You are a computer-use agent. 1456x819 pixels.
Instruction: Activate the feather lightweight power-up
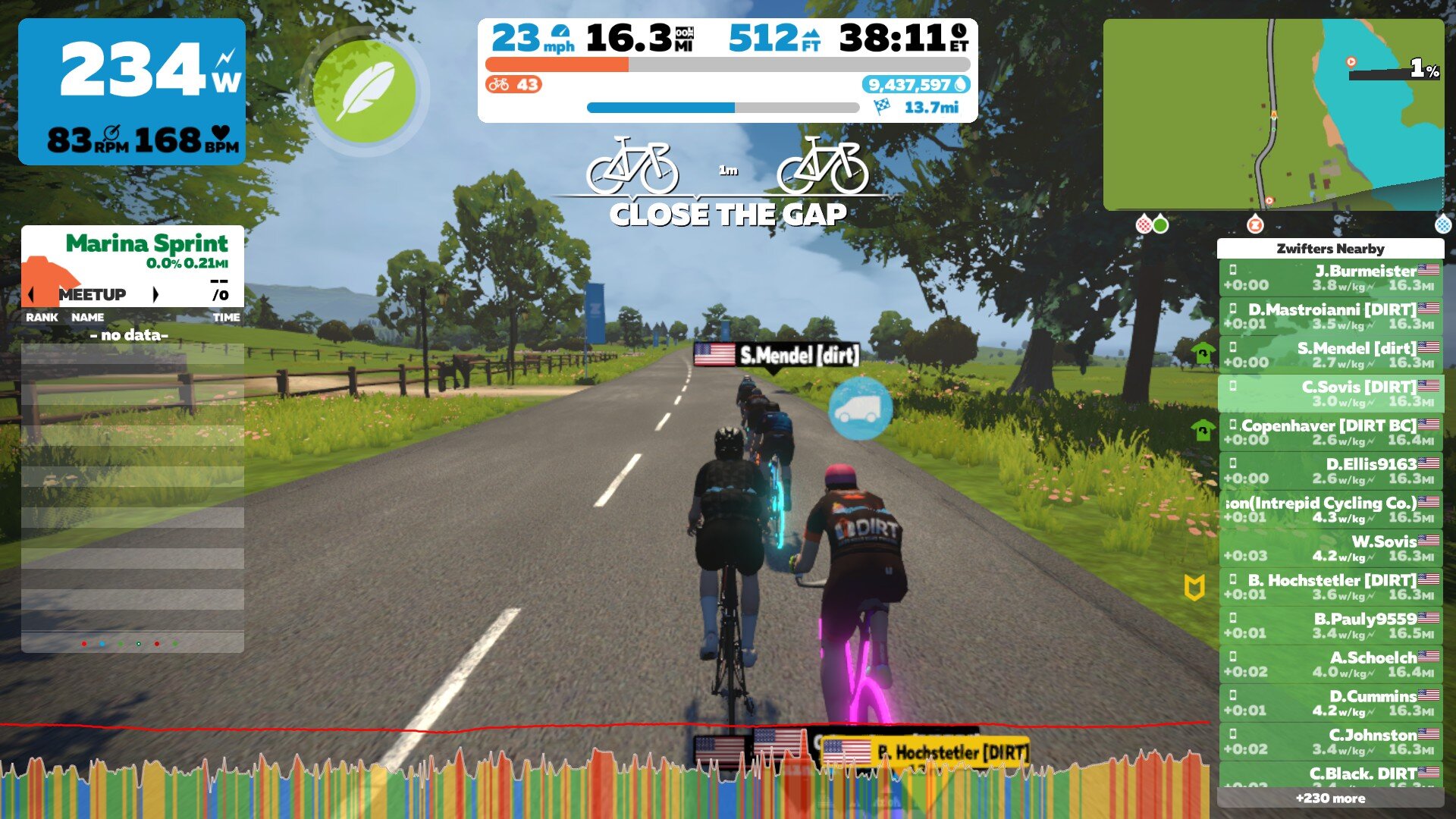[364, 91]
